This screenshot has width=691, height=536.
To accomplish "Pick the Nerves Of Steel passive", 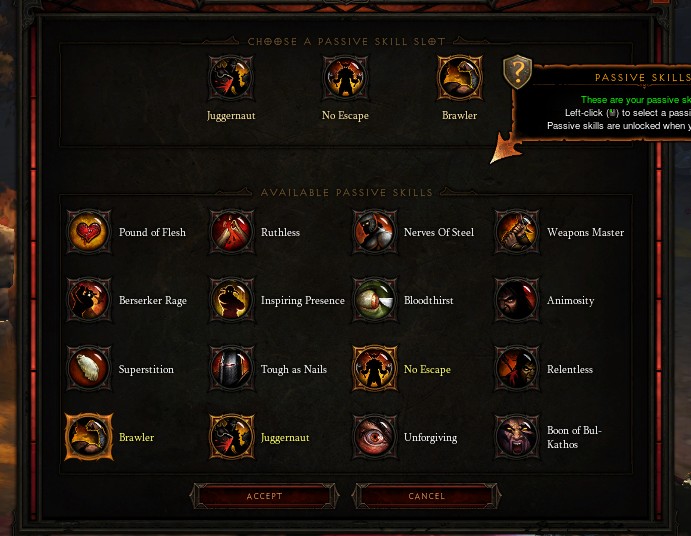I will pyautogui.click(x=375, y=232).
